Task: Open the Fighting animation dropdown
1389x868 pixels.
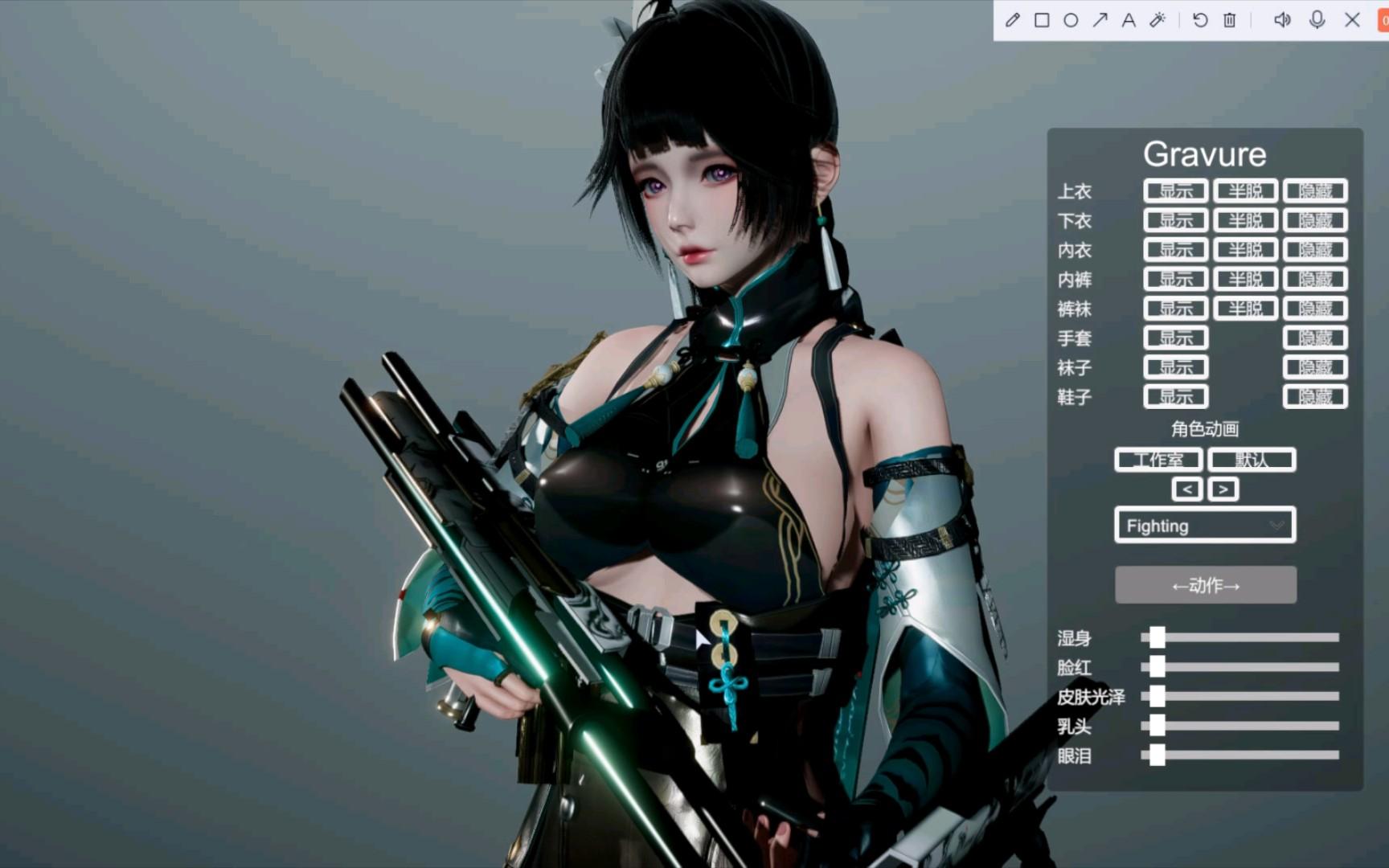Action: point(1205,526)
